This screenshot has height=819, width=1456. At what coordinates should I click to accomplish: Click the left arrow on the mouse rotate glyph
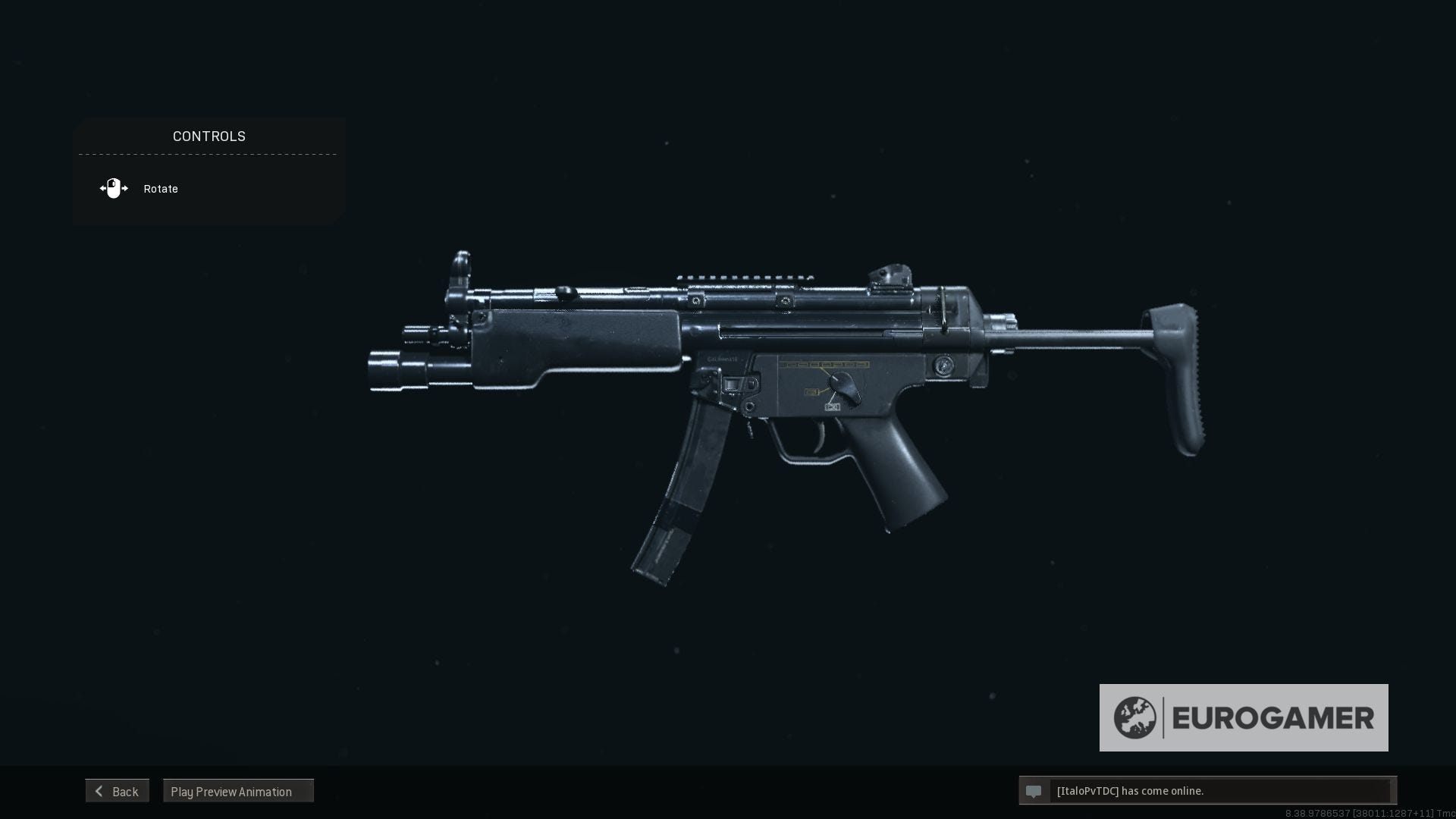(102, 188)
